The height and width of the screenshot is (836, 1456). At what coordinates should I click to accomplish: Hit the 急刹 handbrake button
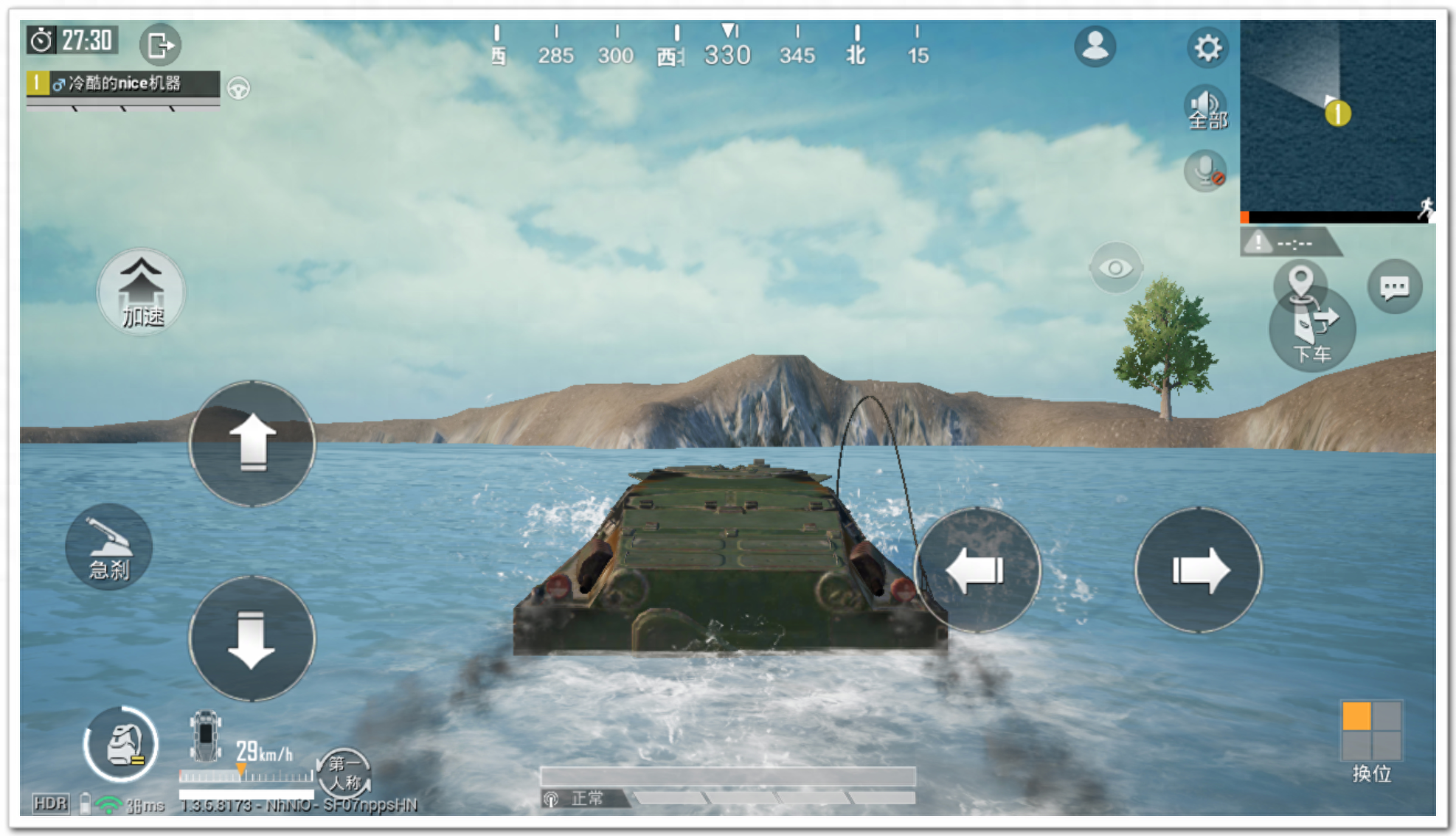pyautogui.click(x=109, y=547)
